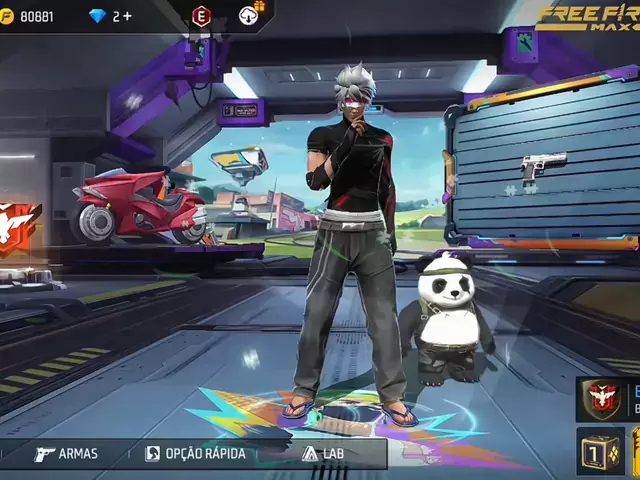Select Opção Rápida quick option

195,453
